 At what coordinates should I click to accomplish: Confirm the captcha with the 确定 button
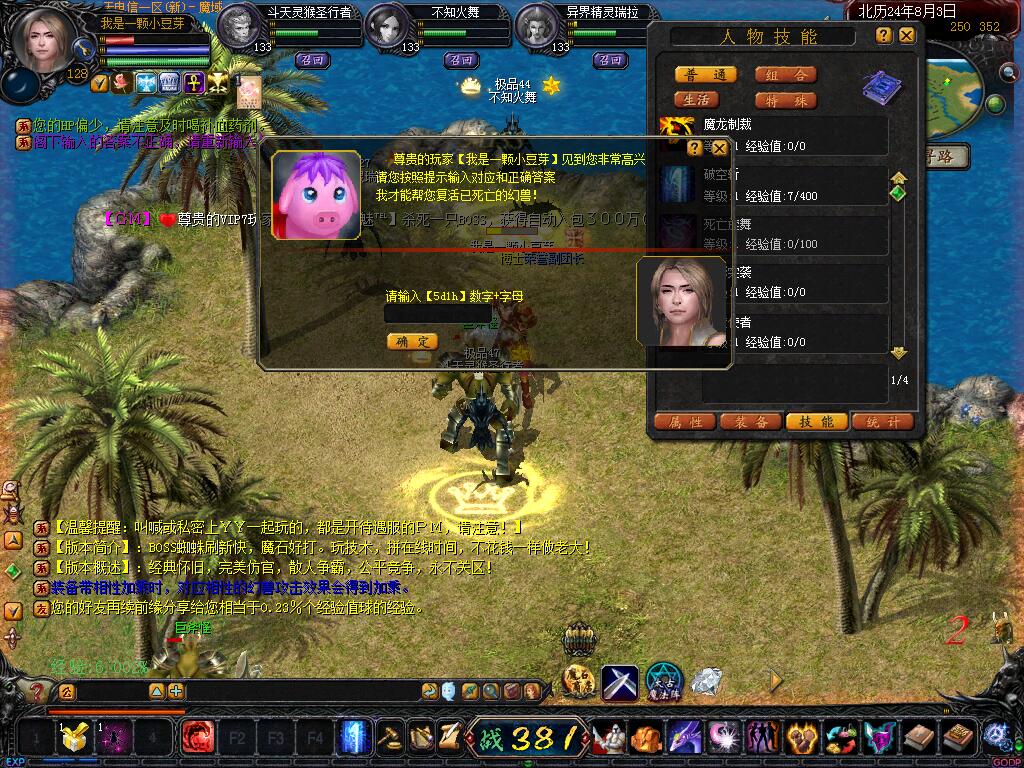[x=412, y=341]
